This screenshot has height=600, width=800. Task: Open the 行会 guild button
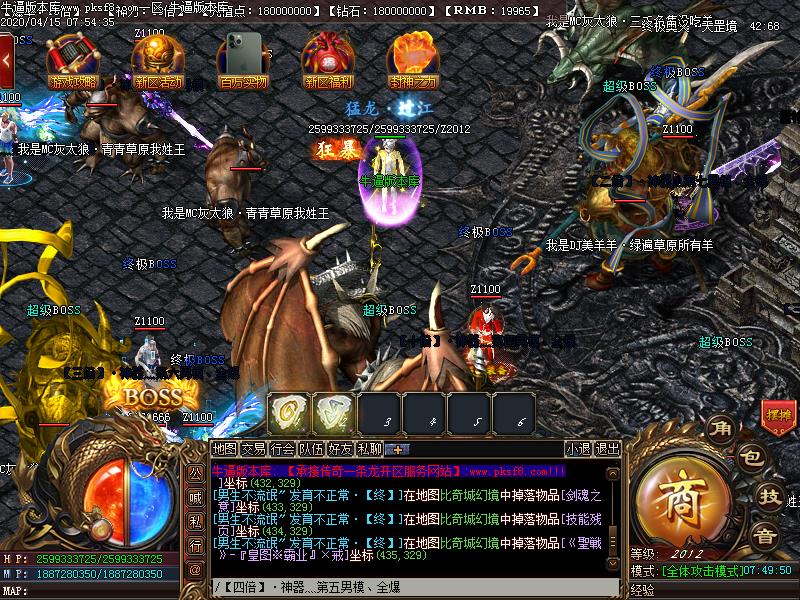pyautogui.click(x=283, y=449)
